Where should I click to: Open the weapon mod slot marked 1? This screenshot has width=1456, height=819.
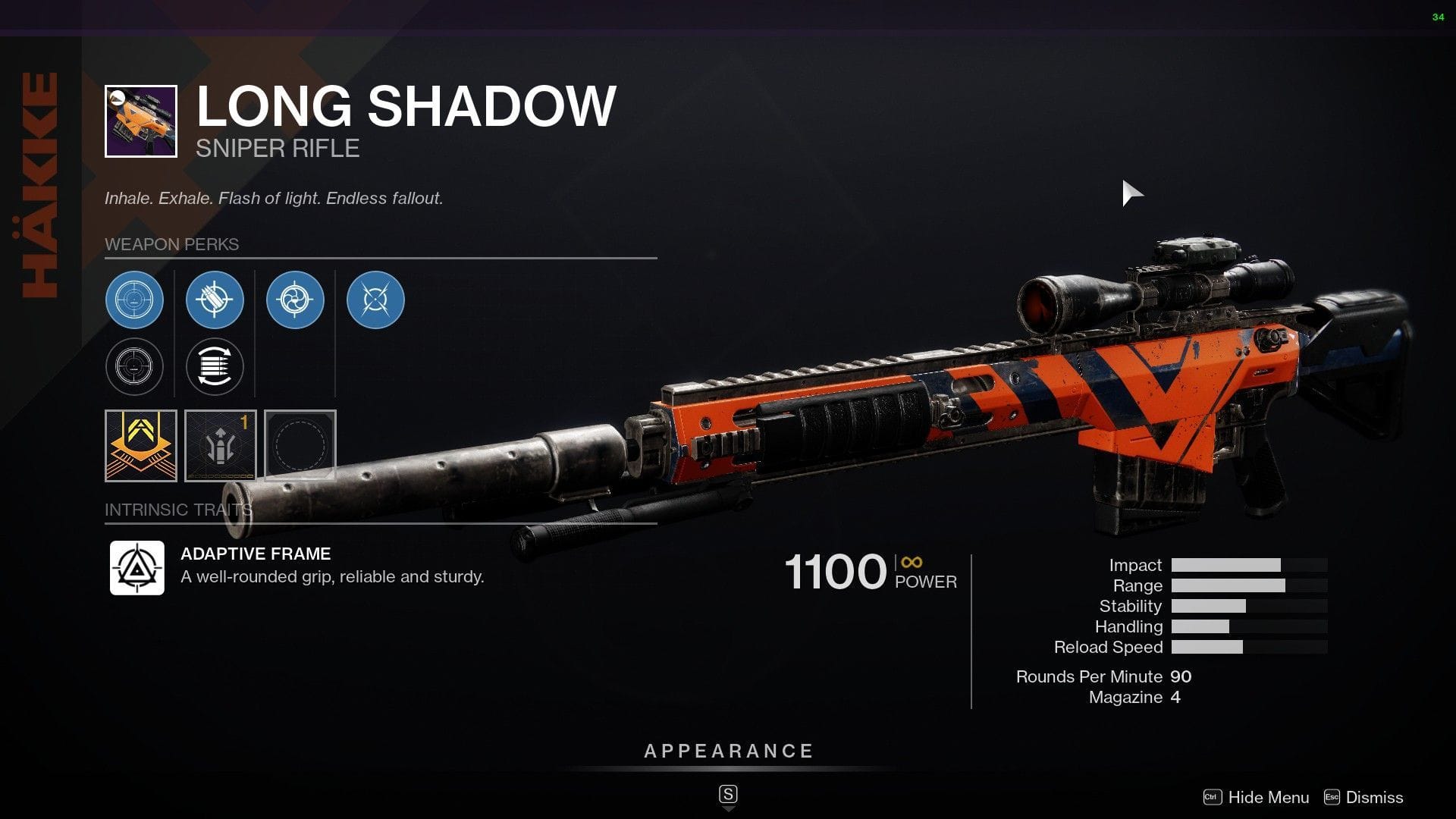221,445
